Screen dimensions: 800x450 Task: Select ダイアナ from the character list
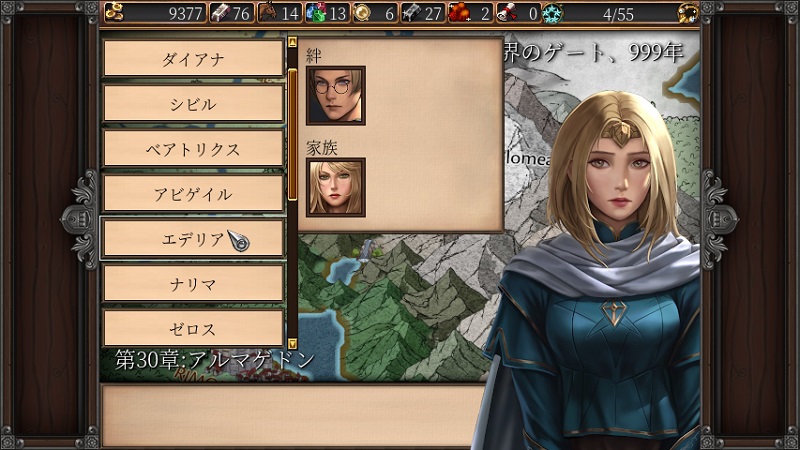click(x=193, y=59)
